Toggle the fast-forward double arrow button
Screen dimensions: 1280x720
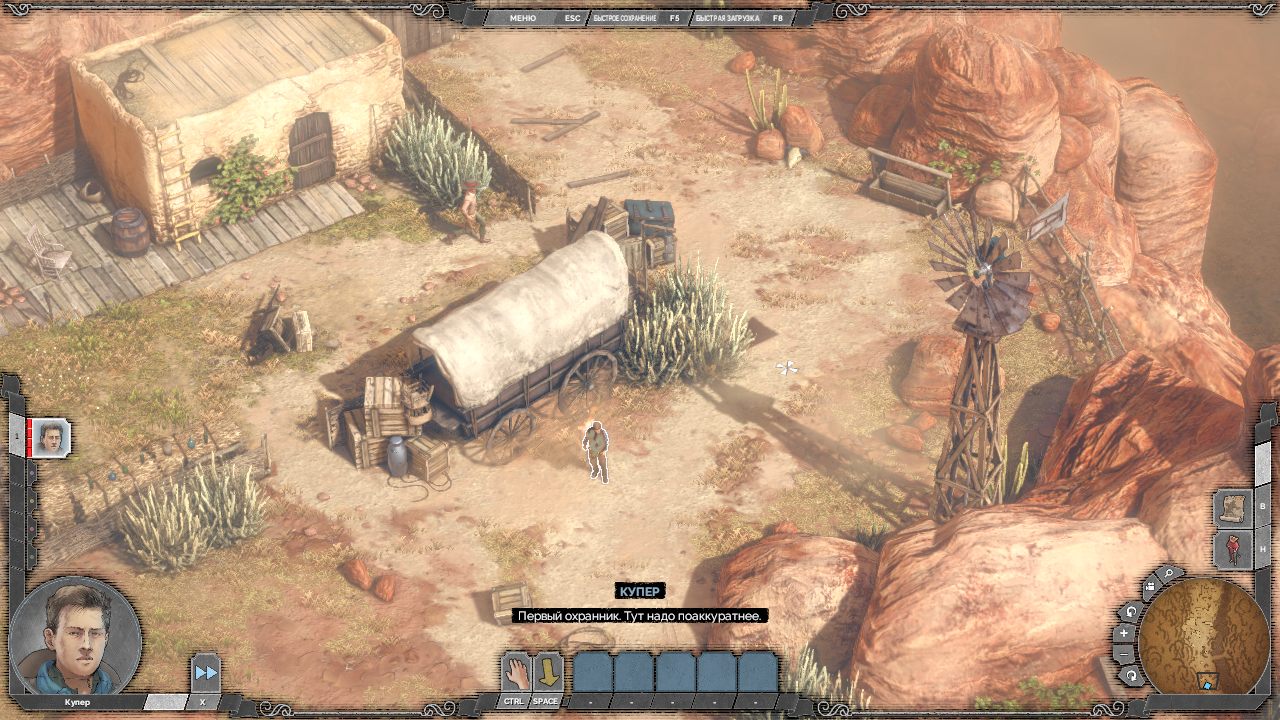coord(205,673)
